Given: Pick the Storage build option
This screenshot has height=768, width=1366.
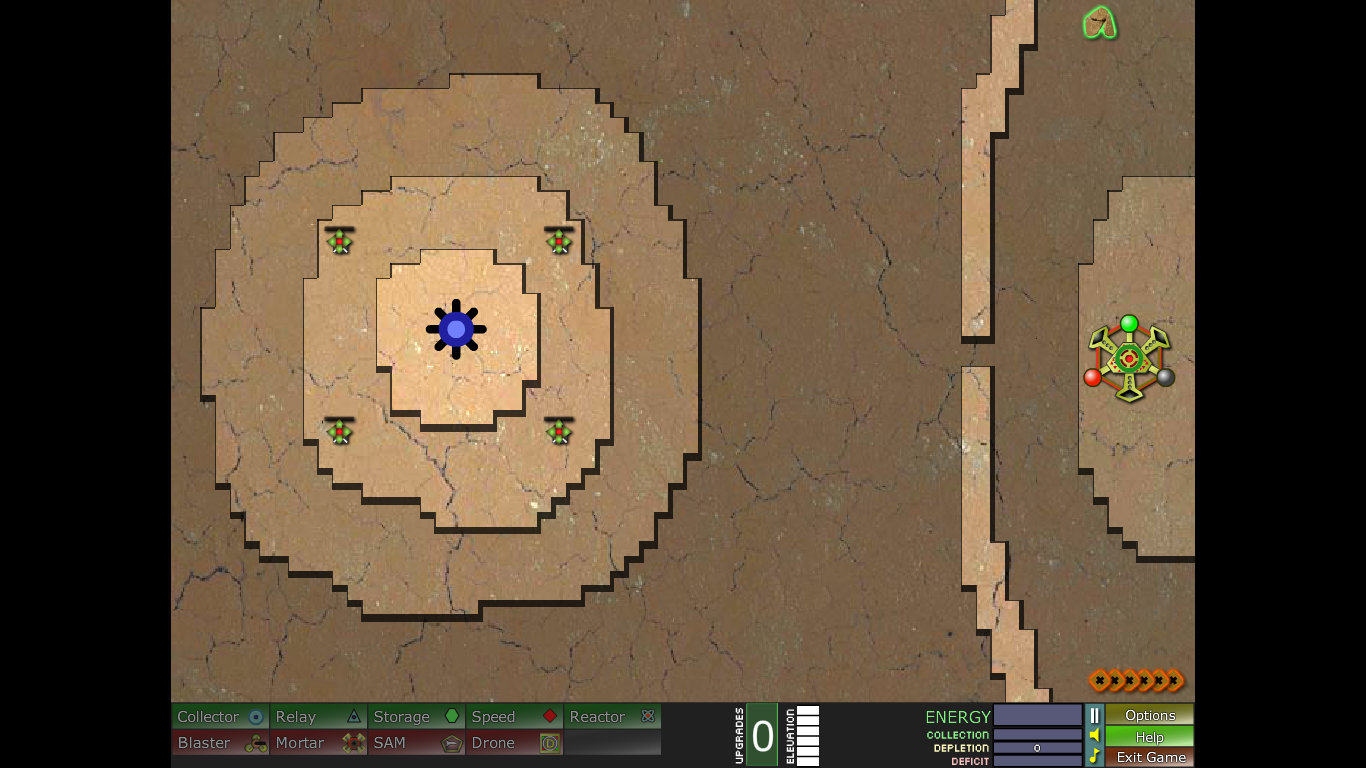Looking at the screenshot, I should (x=416, y=716).
